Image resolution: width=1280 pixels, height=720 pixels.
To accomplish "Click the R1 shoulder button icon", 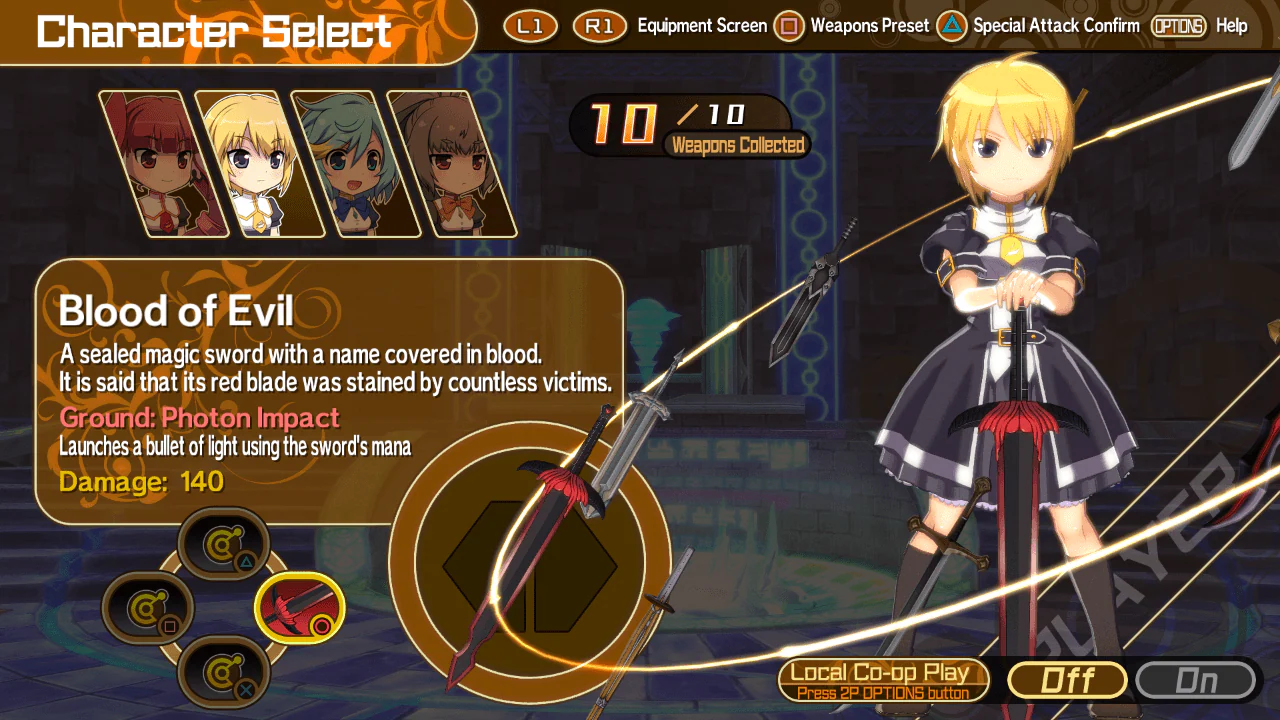I will point(598,26).
